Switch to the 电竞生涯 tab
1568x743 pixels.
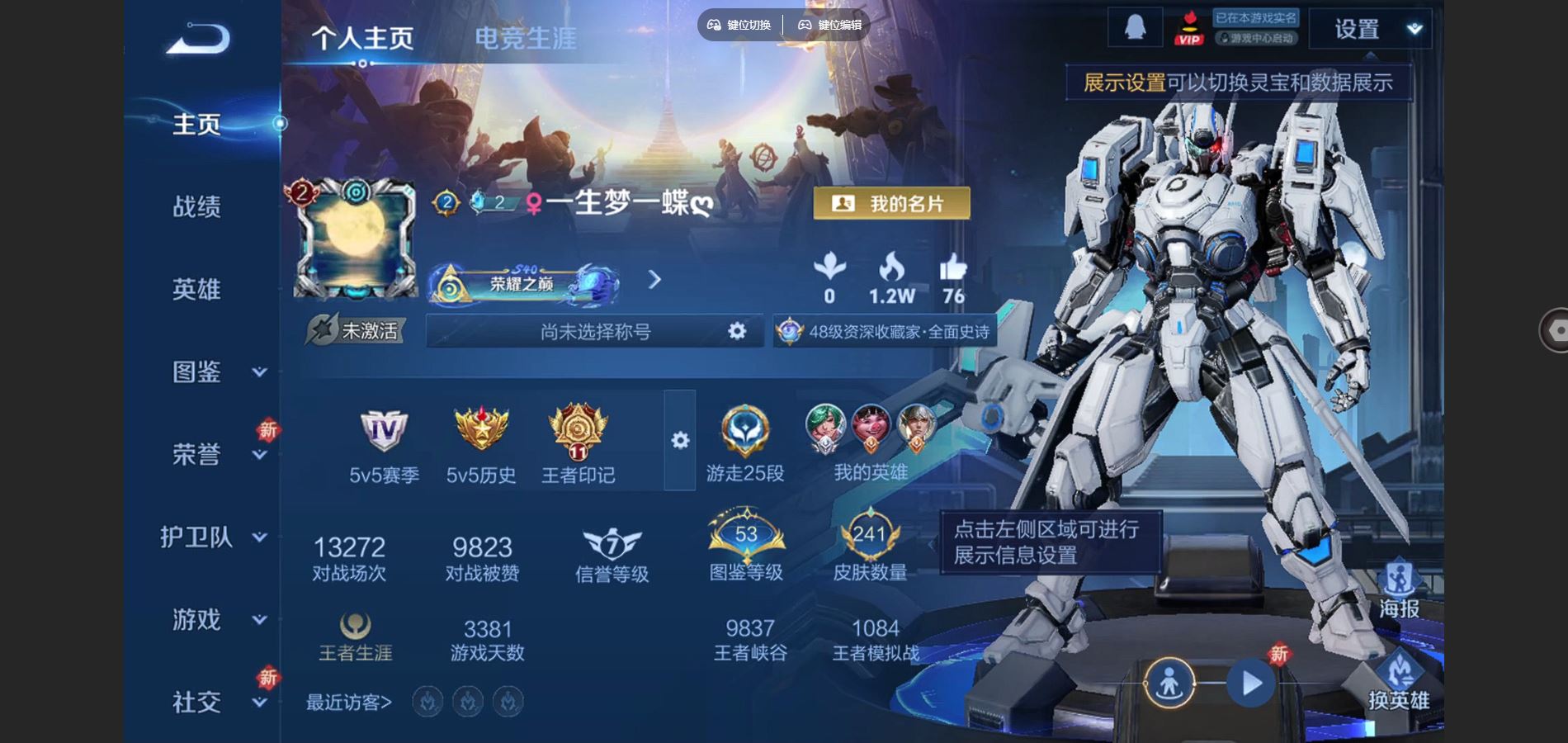coord(526,37)
